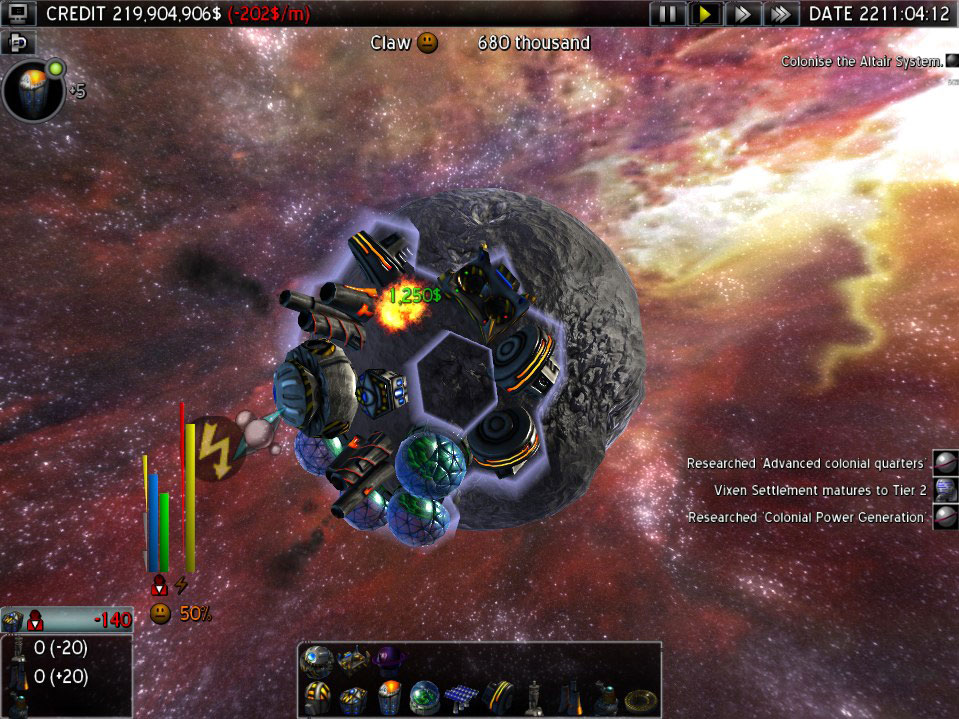Pause the game simulation
Screen dimensions: 959x719
(668, 14)
